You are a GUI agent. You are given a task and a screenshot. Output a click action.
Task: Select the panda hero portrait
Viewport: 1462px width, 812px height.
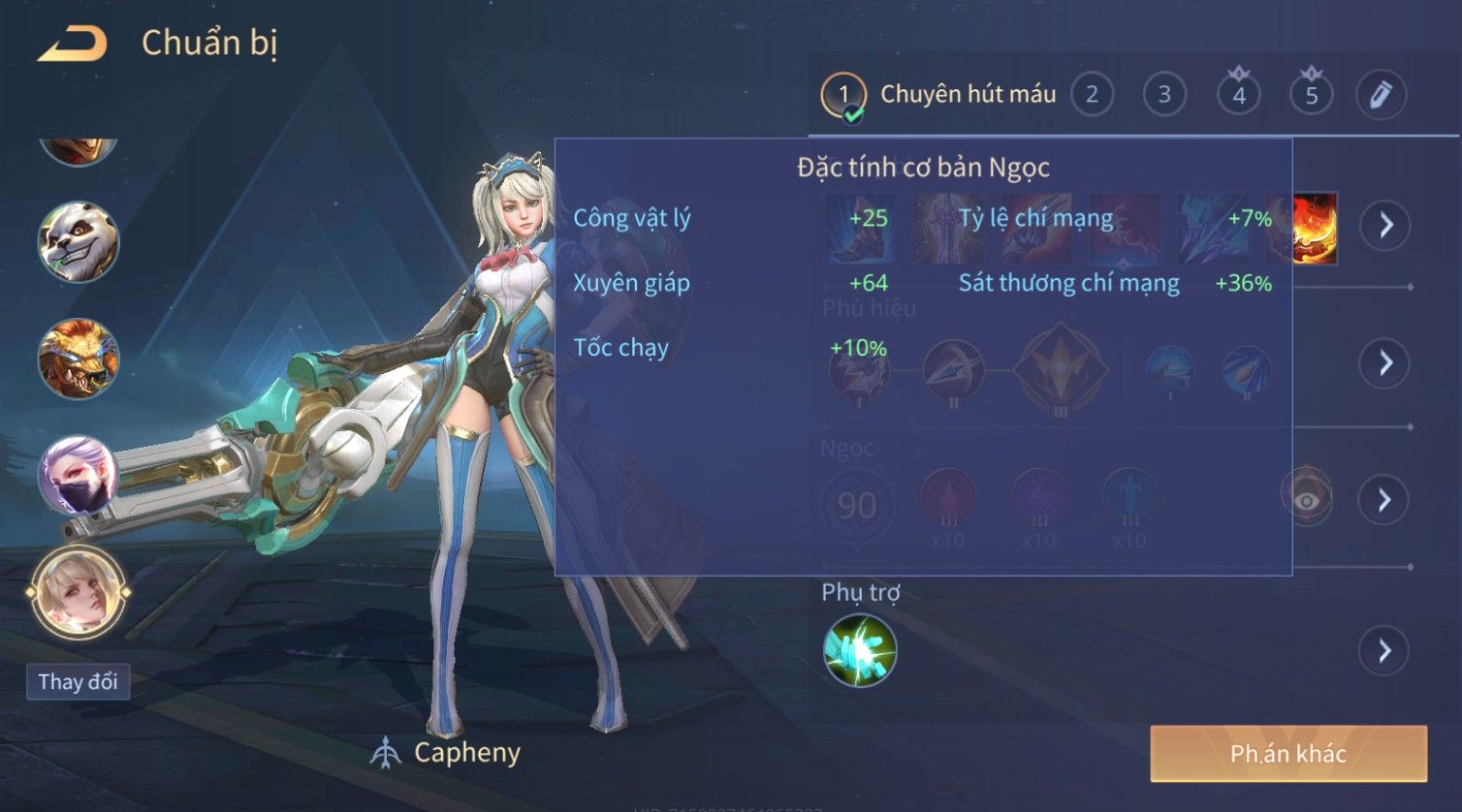pos(78,242)
